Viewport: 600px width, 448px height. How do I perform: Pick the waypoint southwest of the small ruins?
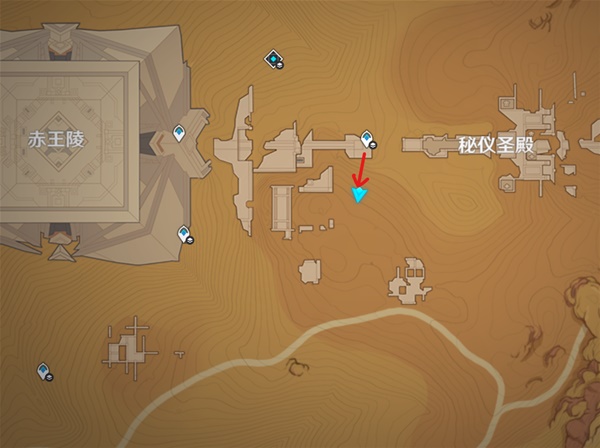(44, 371)
